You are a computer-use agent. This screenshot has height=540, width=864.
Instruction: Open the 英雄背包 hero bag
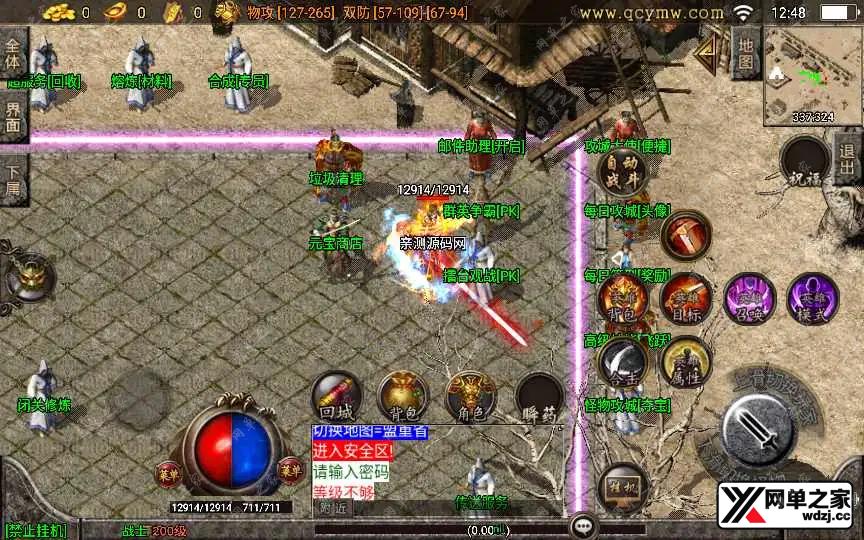tap(622, 298)
